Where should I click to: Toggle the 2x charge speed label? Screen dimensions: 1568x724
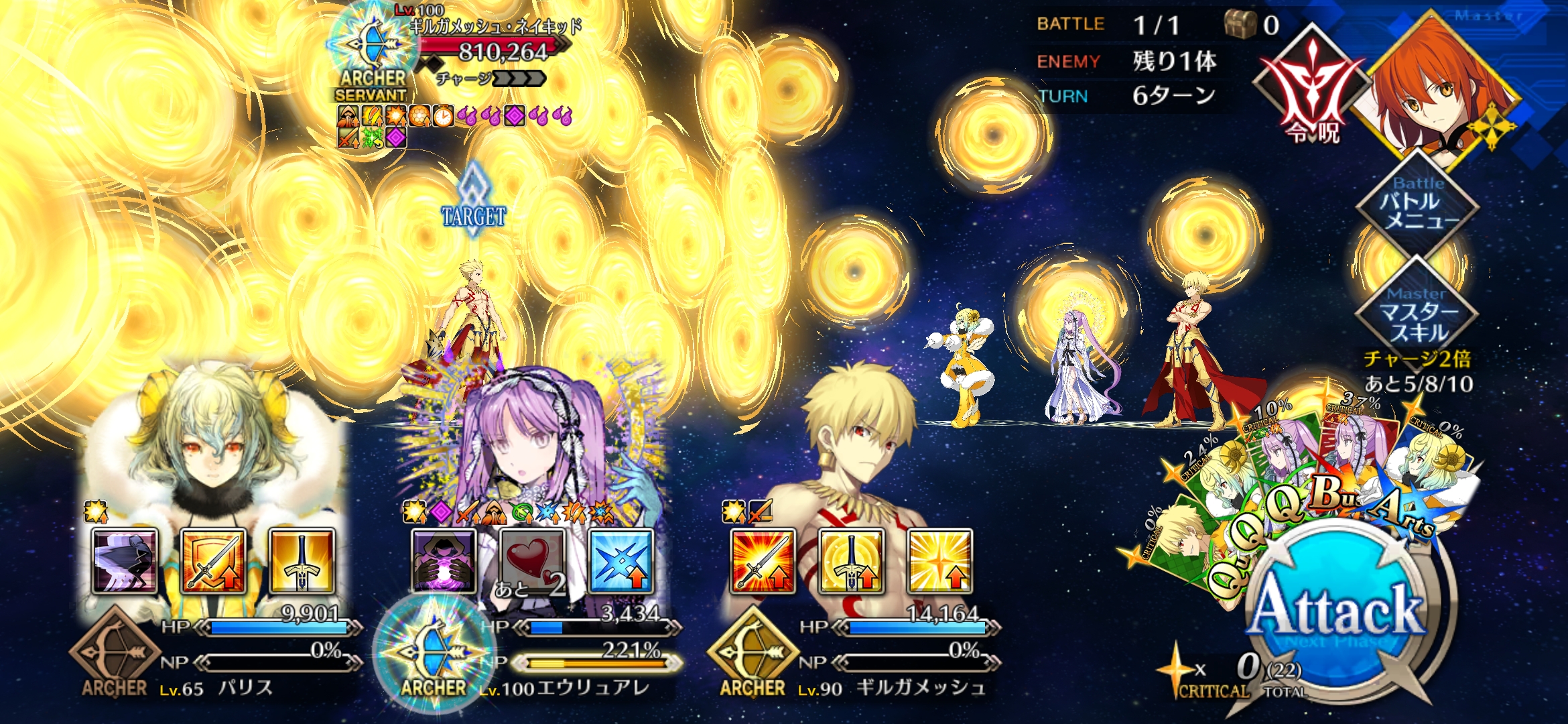click(1418, 359)
